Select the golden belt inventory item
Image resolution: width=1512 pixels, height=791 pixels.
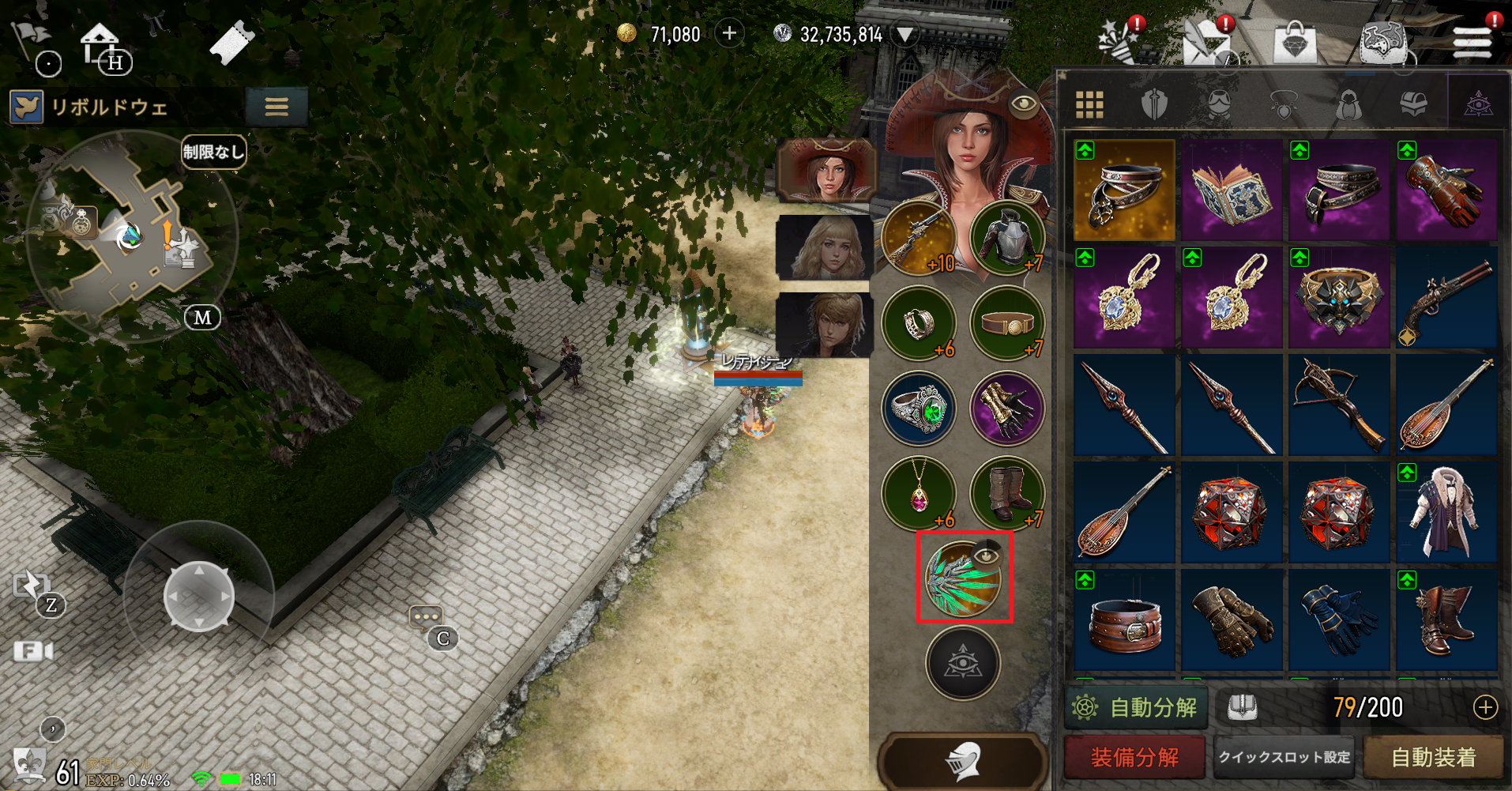click(x=1124, y=190)
